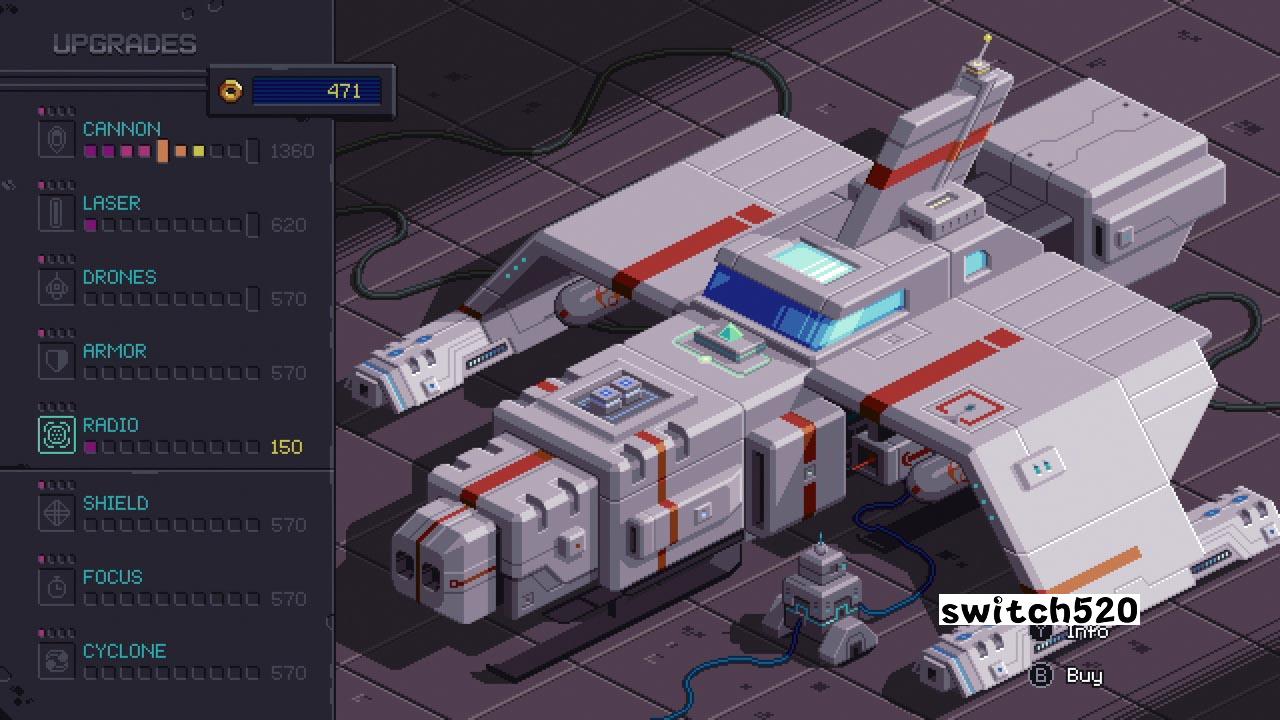
Task: Click the Focus stopwatch icon
Action: tap(57, 587)
